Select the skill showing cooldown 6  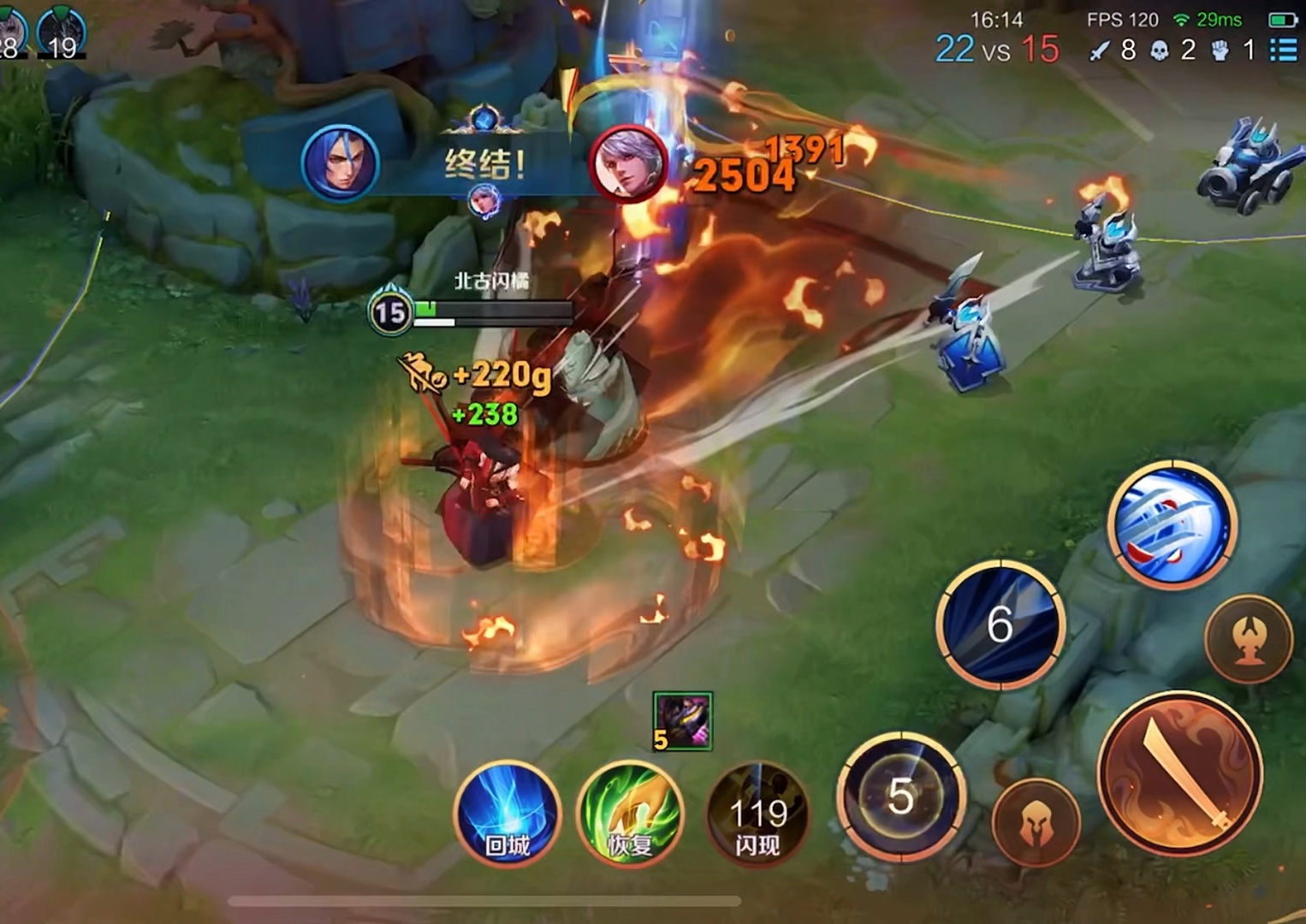coord(1000,624)
